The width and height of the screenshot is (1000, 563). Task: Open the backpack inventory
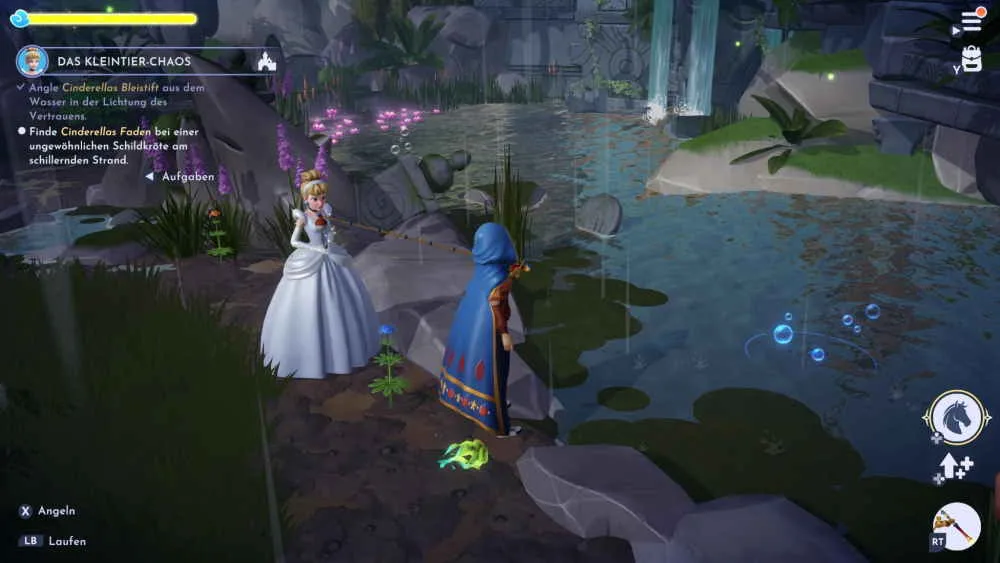[971, 58]
